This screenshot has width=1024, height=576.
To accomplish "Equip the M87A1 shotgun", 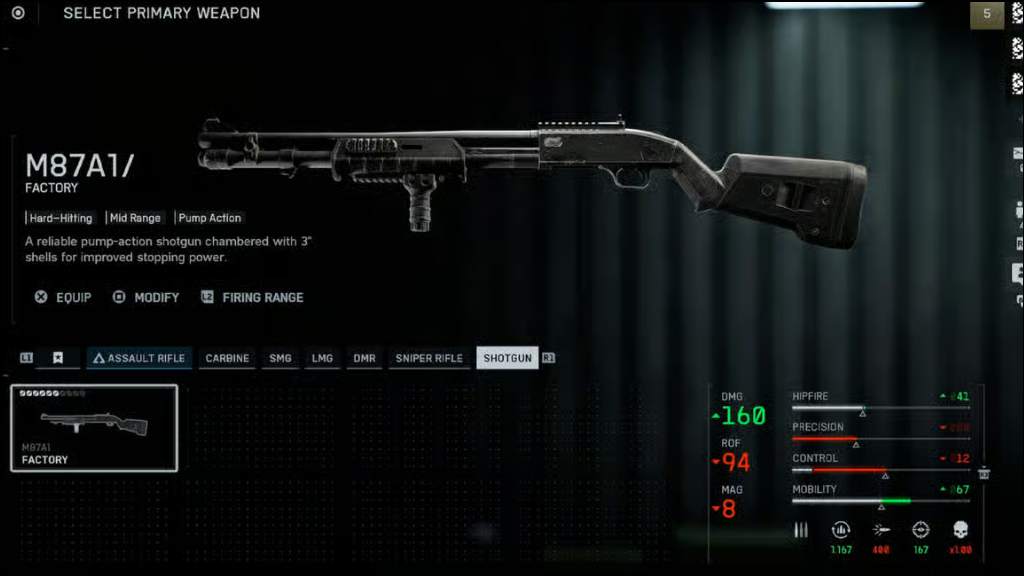I will coord(64,297).
